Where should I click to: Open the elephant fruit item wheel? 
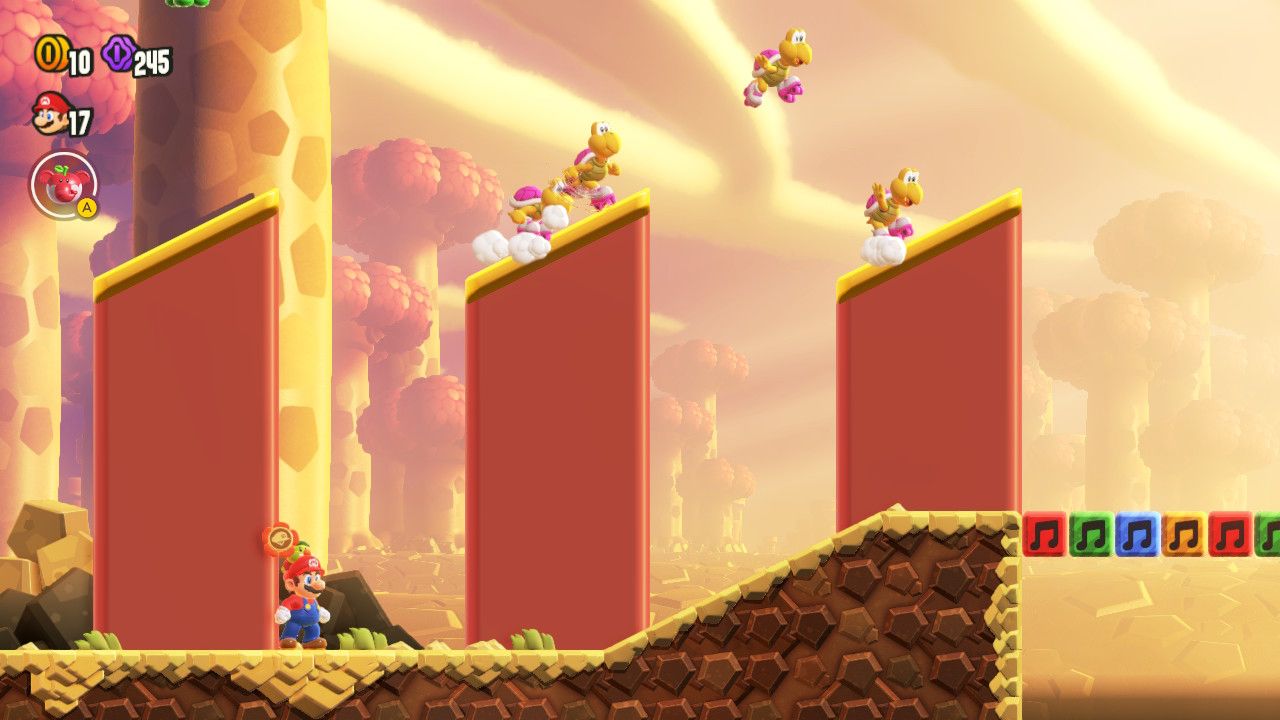coord(62,183)
